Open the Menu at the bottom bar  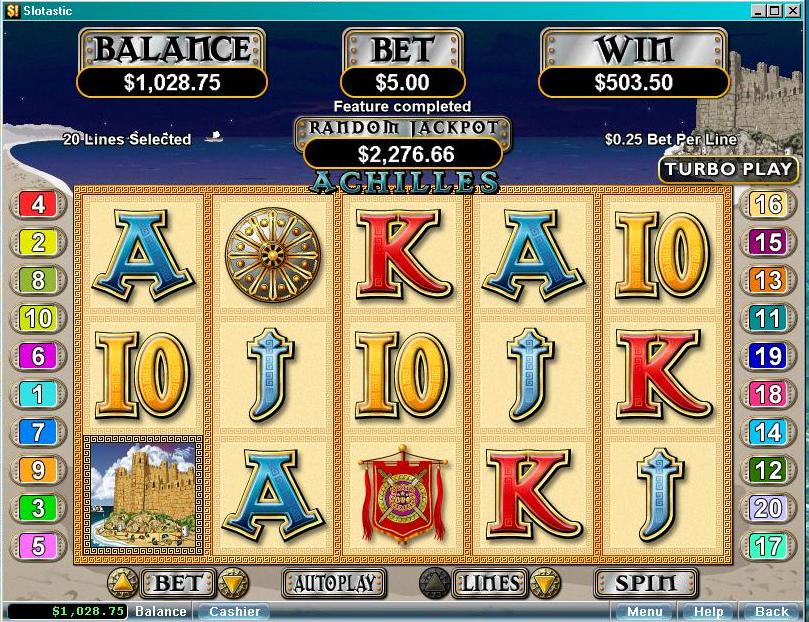coord(644,611)
